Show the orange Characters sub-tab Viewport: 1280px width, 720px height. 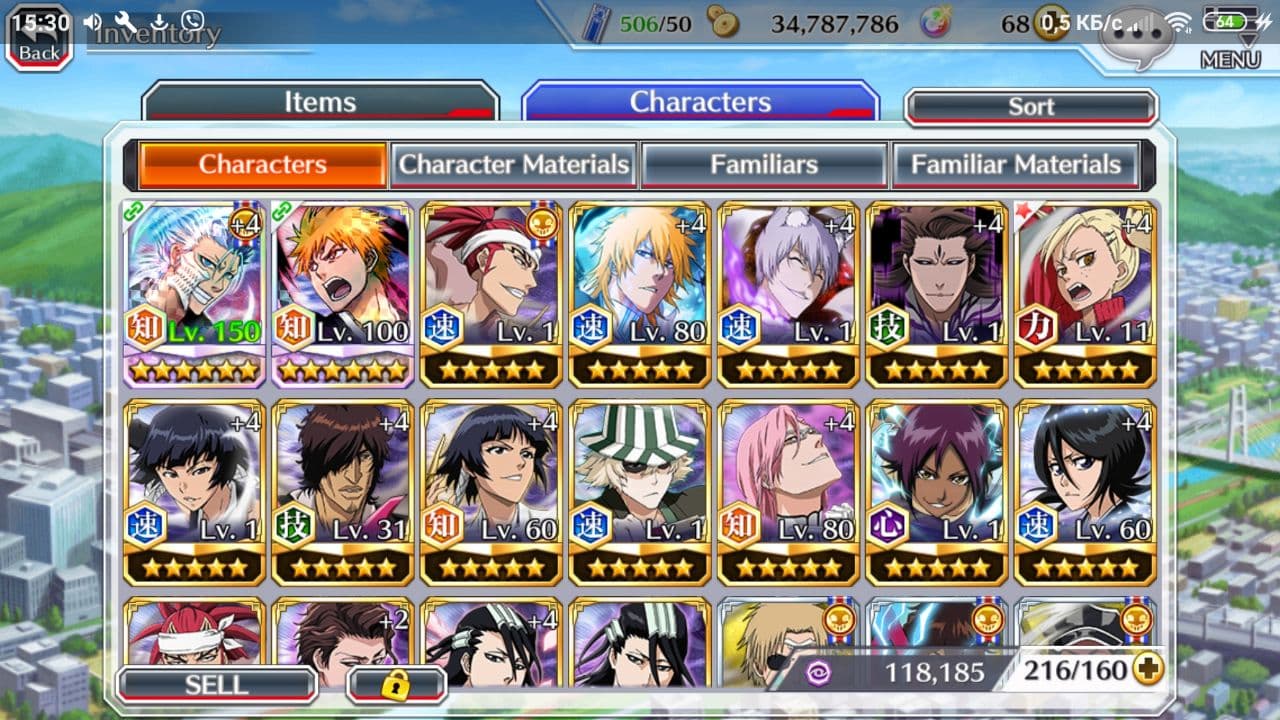262,165
